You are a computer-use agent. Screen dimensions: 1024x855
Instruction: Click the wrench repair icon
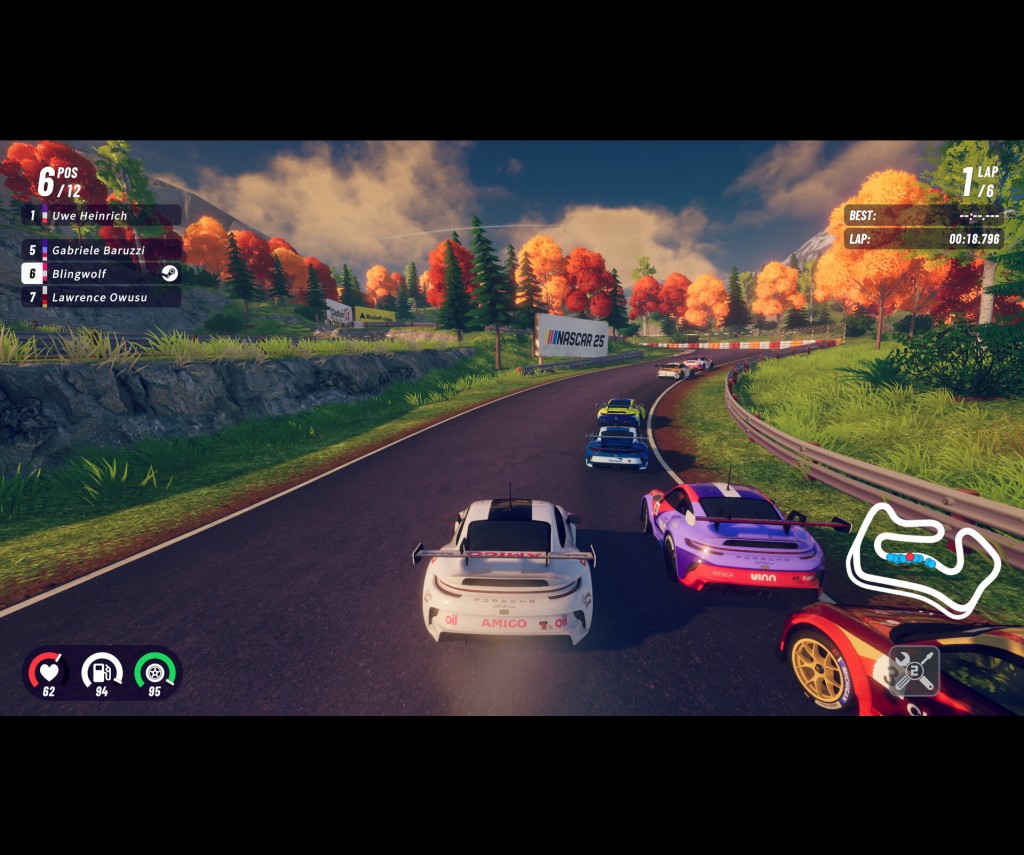click(914, 670)
